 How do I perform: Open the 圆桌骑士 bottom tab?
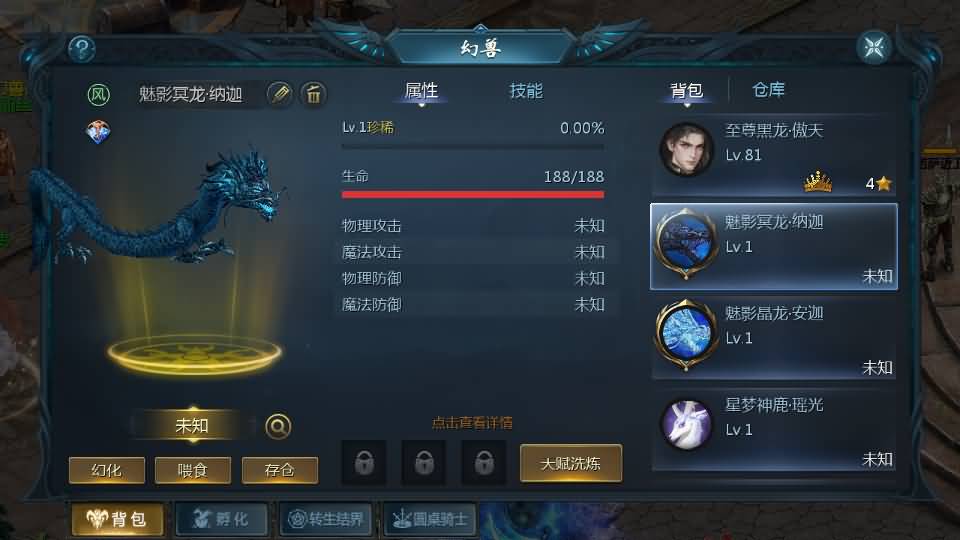click(x=430, y=519)
